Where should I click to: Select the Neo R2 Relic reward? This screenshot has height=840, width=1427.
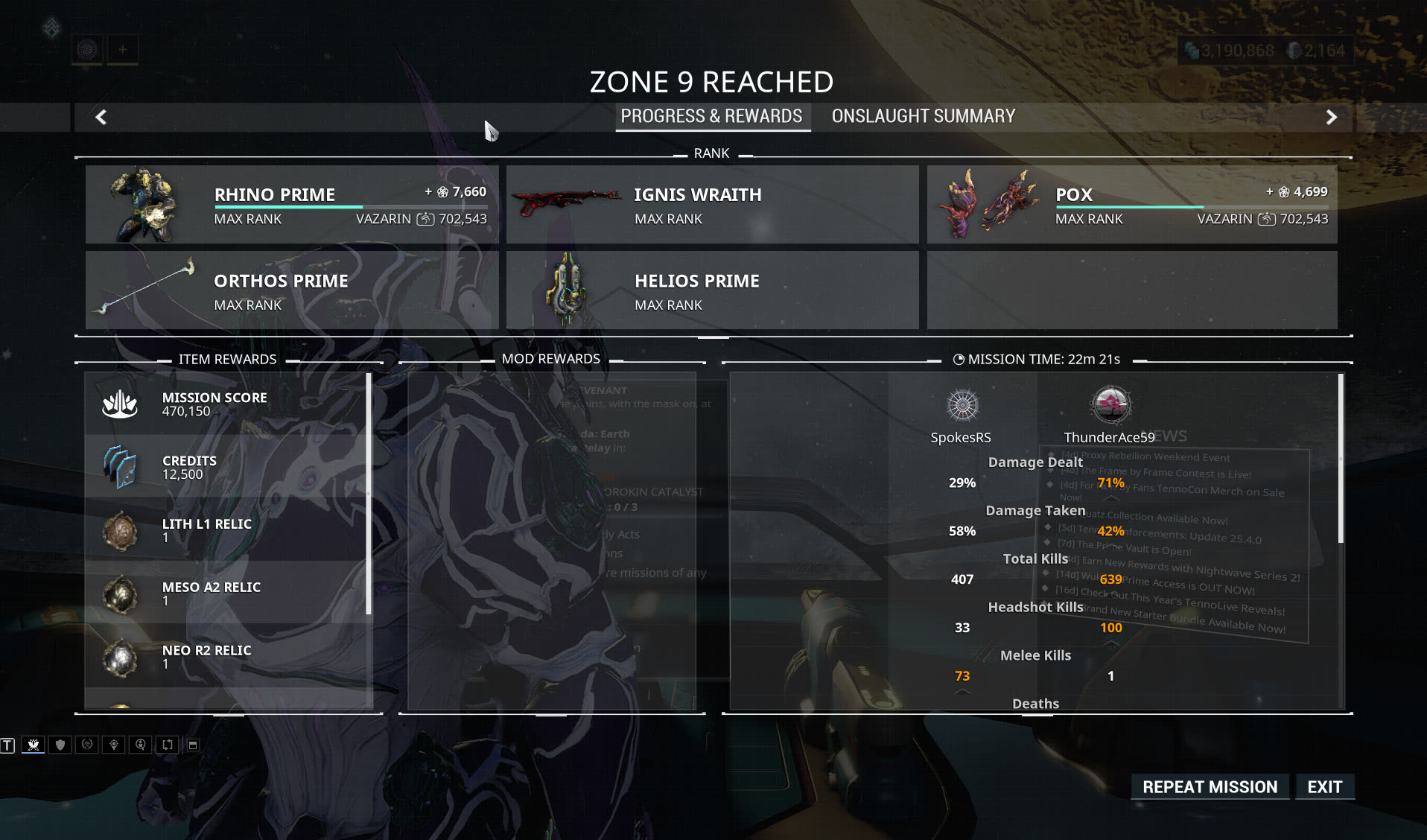[x=226, y=657]
